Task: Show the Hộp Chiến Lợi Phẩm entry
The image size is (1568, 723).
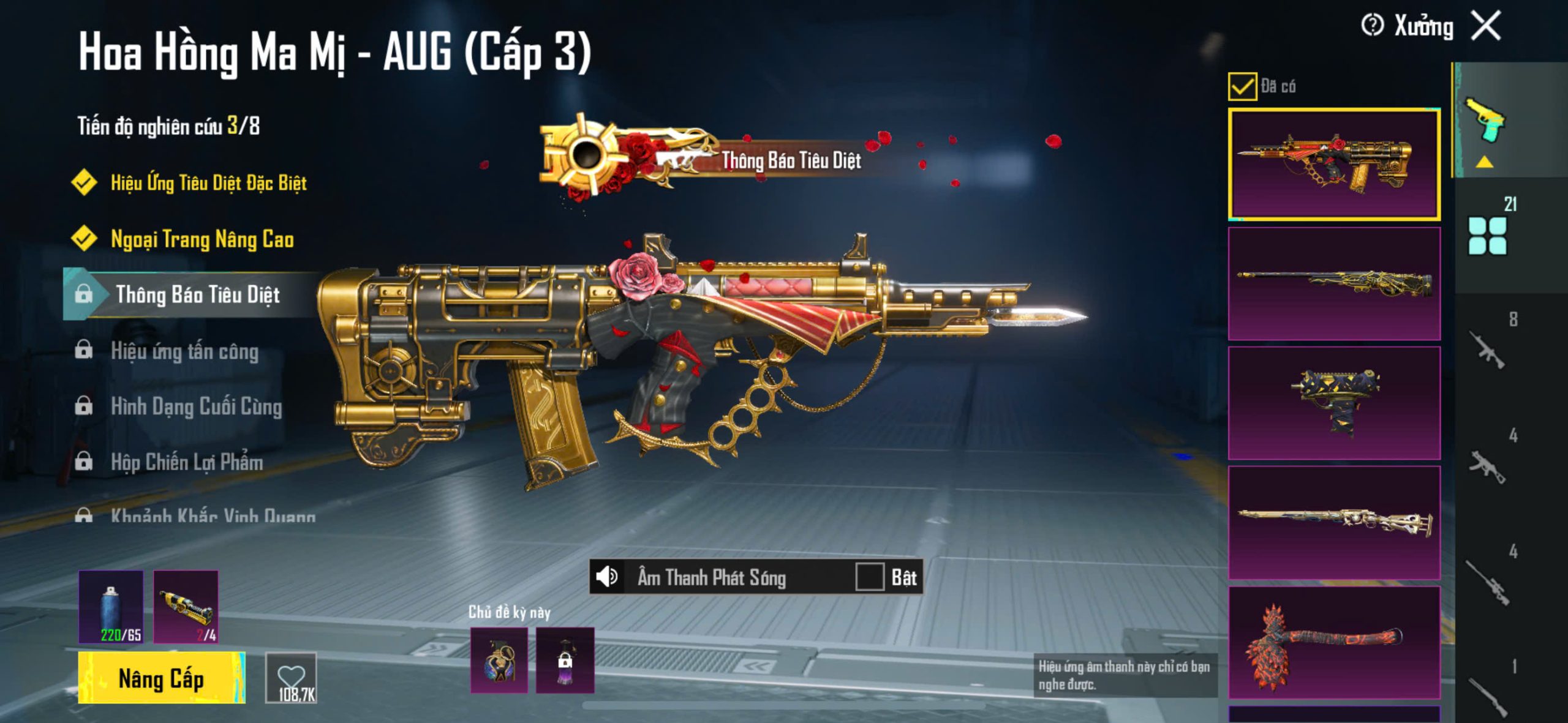Action: (187, 463)
